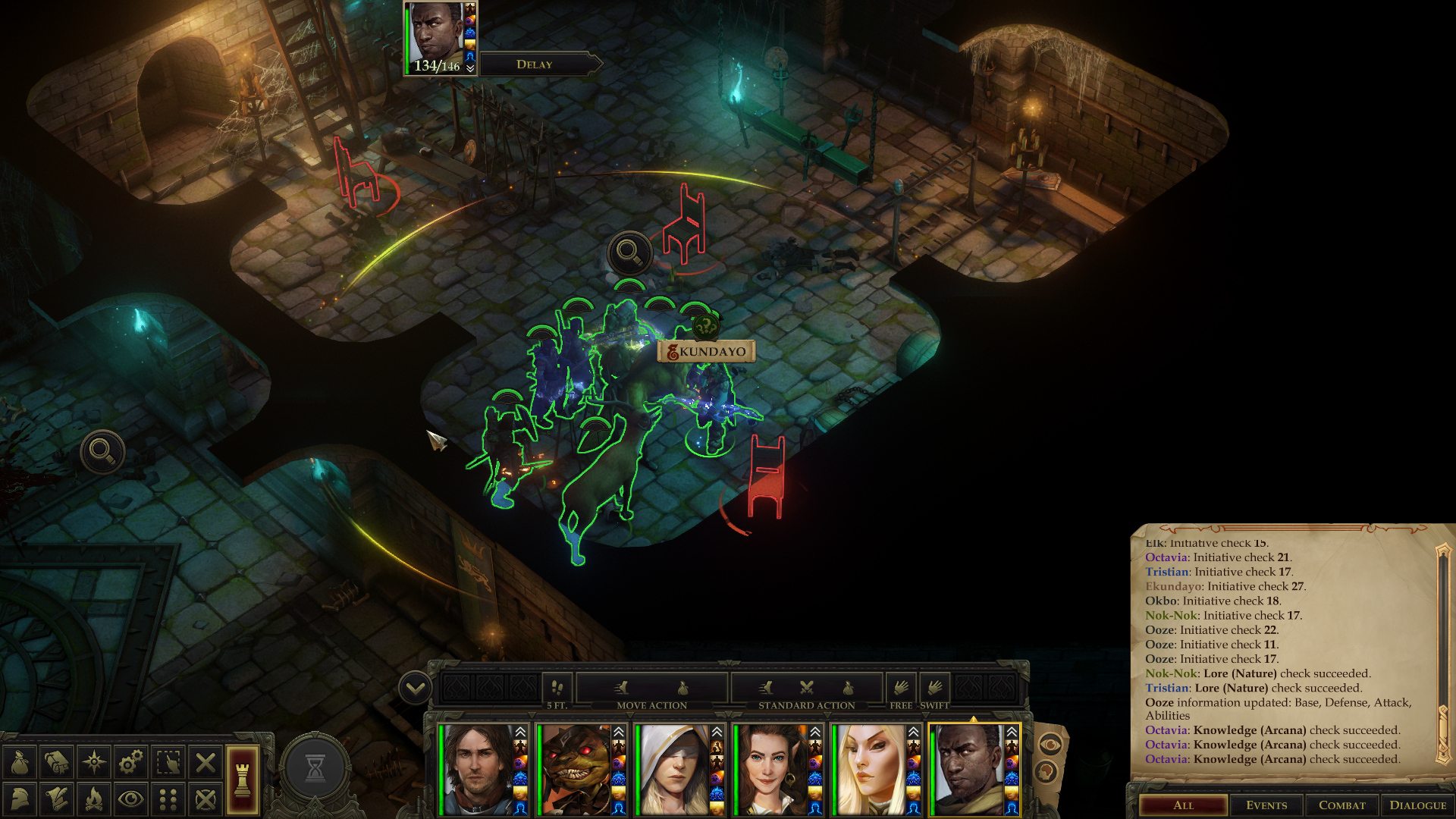Viewport: 1456px width, 819px height.
Task: Open the helmet character sheet icon
Action: coord(20,799)
